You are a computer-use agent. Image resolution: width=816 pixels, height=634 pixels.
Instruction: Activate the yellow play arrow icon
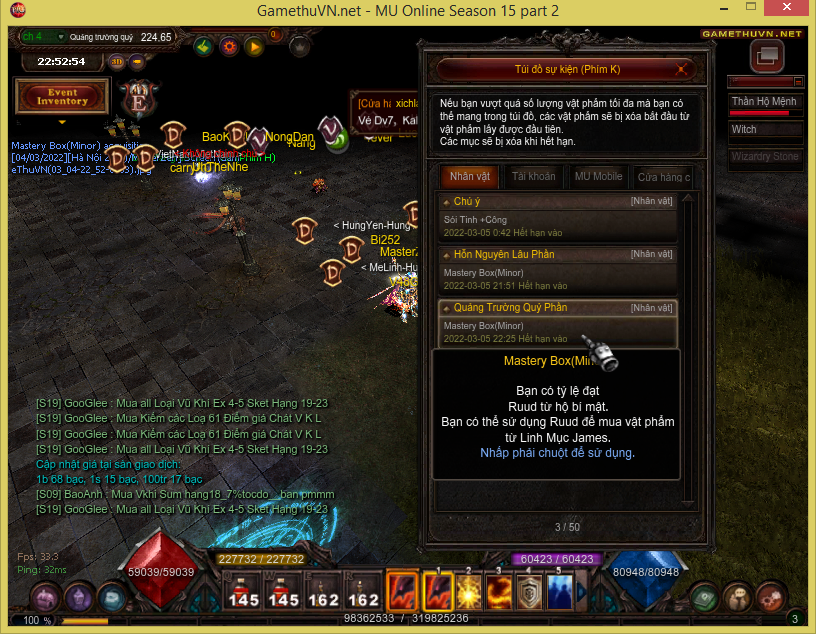[254, 46]
